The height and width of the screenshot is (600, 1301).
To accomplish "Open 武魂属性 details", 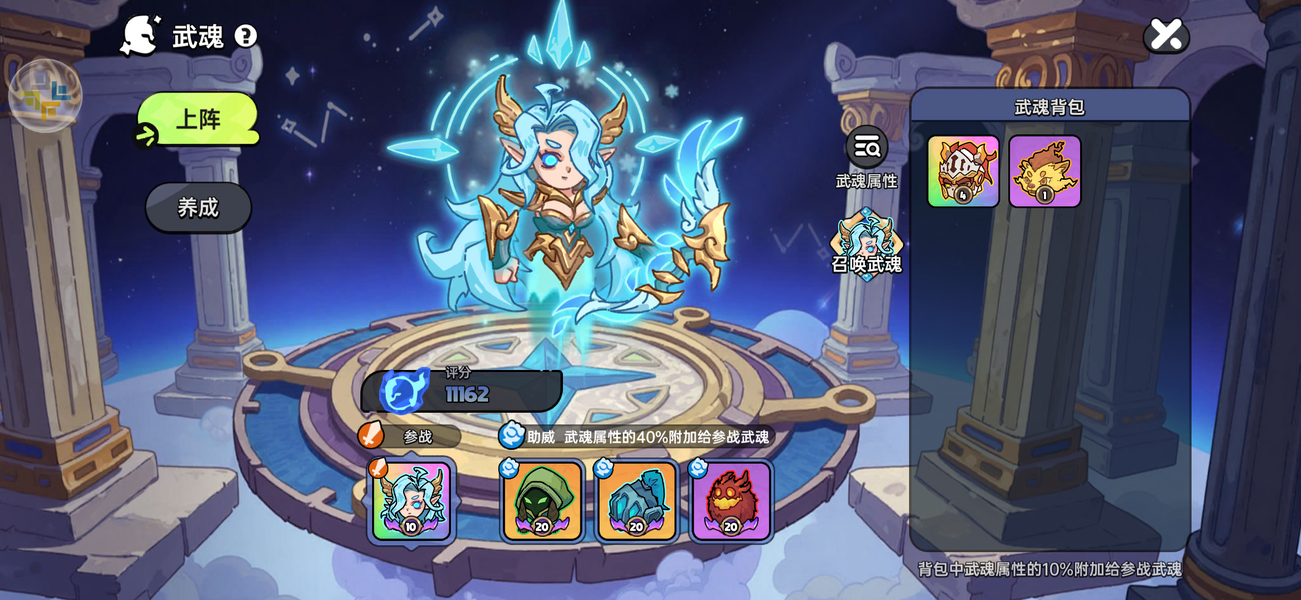I will [x=866, y=149].
